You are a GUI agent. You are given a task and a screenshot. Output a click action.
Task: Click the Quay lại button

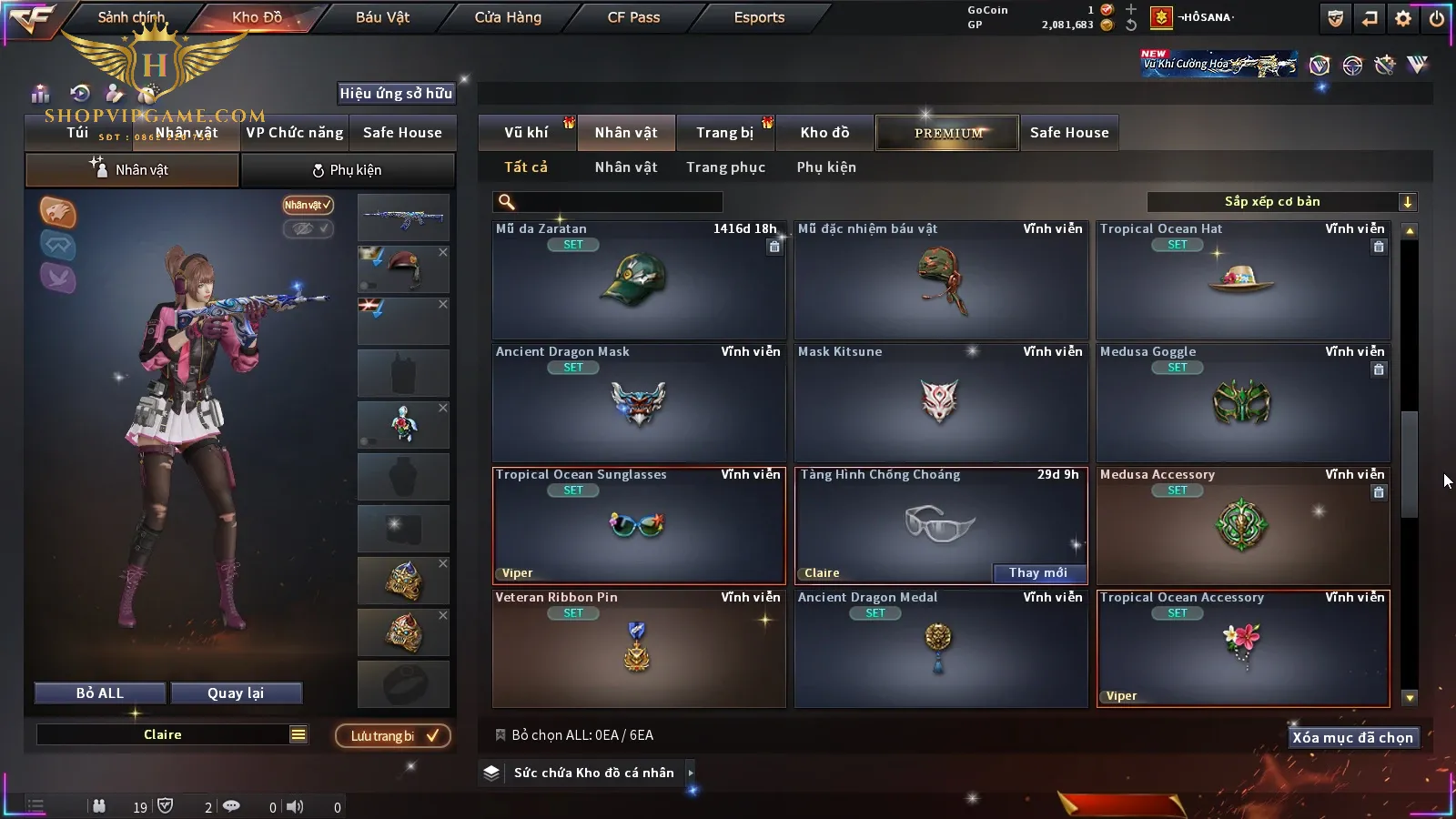[x=236, y=693]
